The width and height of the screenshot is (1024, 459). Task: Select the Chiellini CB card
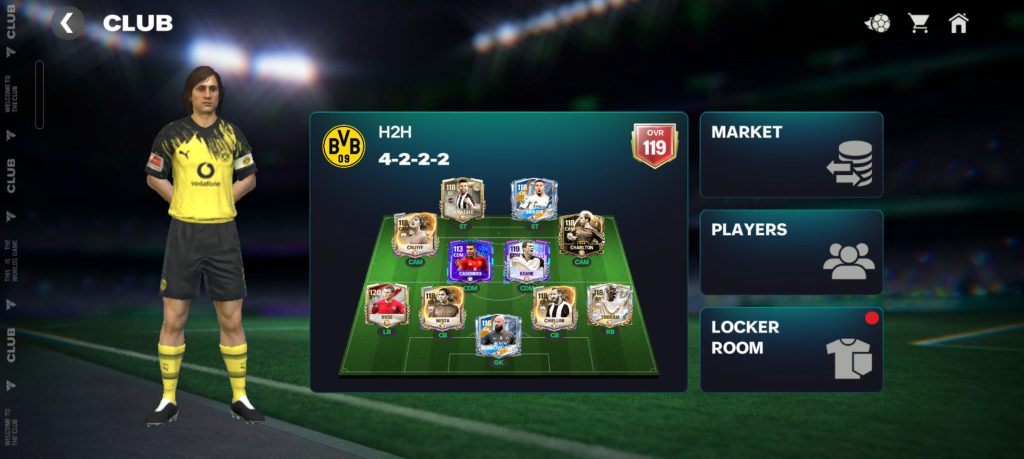click(x=554, y=307)
